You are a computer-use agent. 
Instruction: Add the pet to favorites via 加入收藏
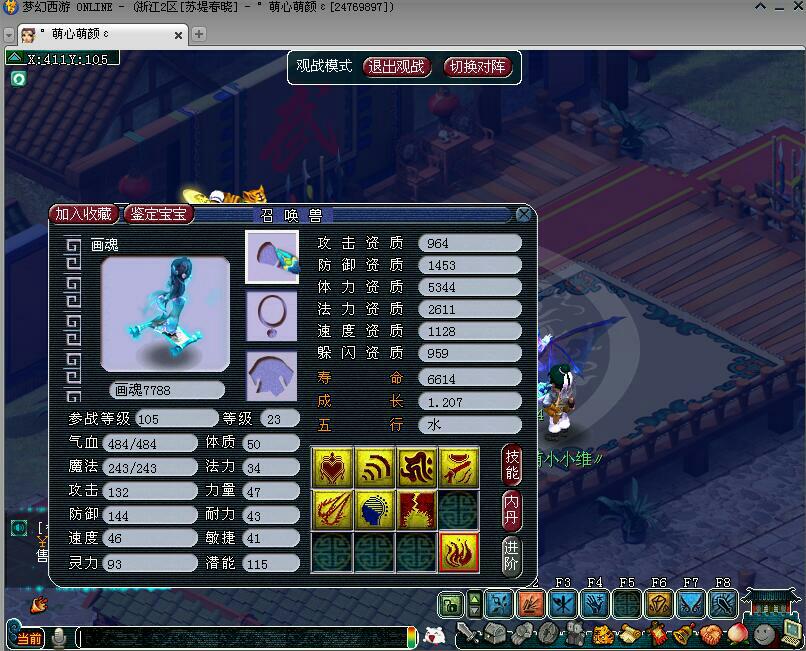pos(84,214)
